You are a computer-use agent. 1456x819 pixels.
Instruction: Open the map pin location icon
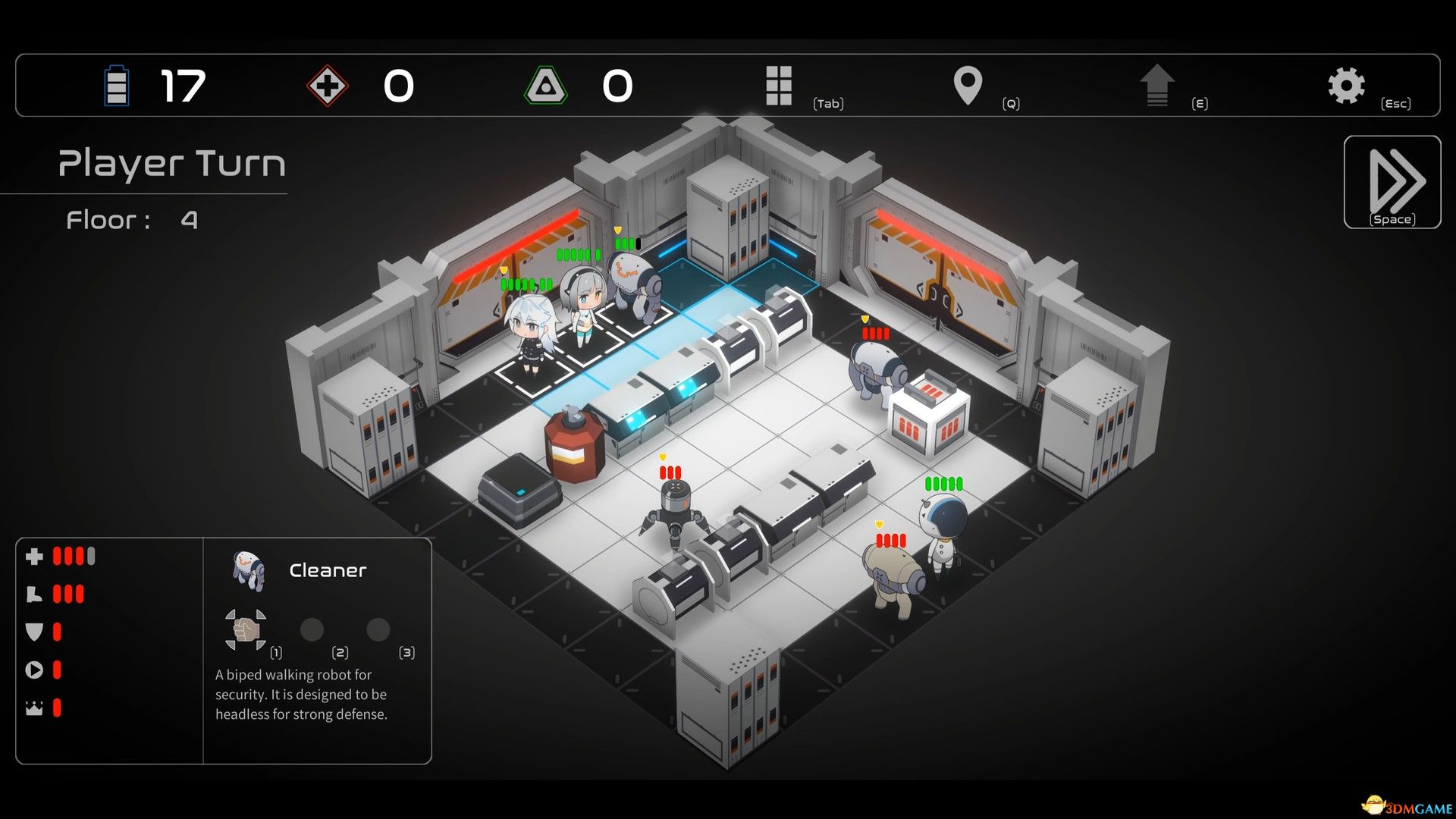[x=968, y=86]
